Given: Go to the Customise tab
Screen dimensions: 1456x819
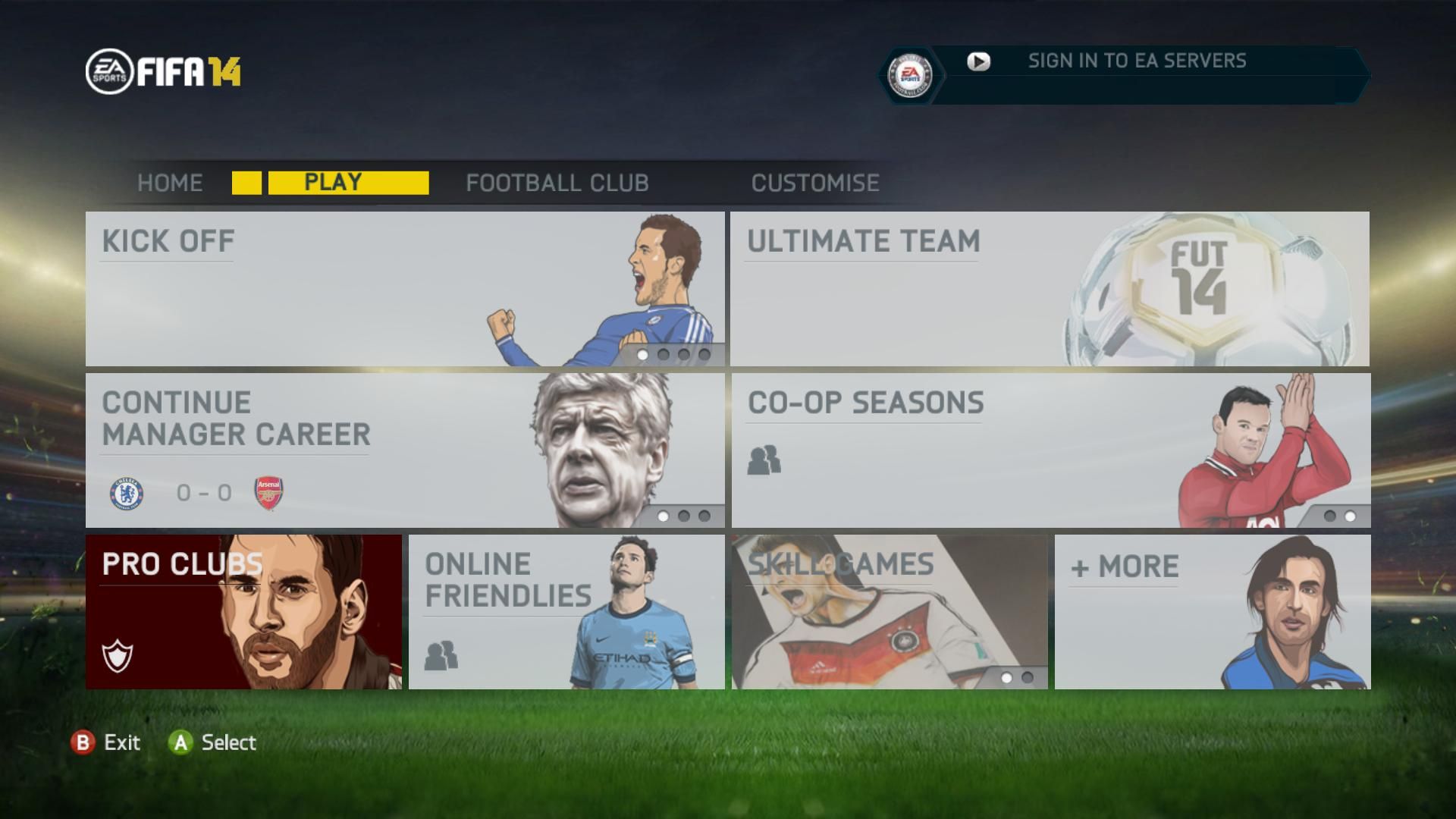Looking at the screenshot, I should click(815, 183).
